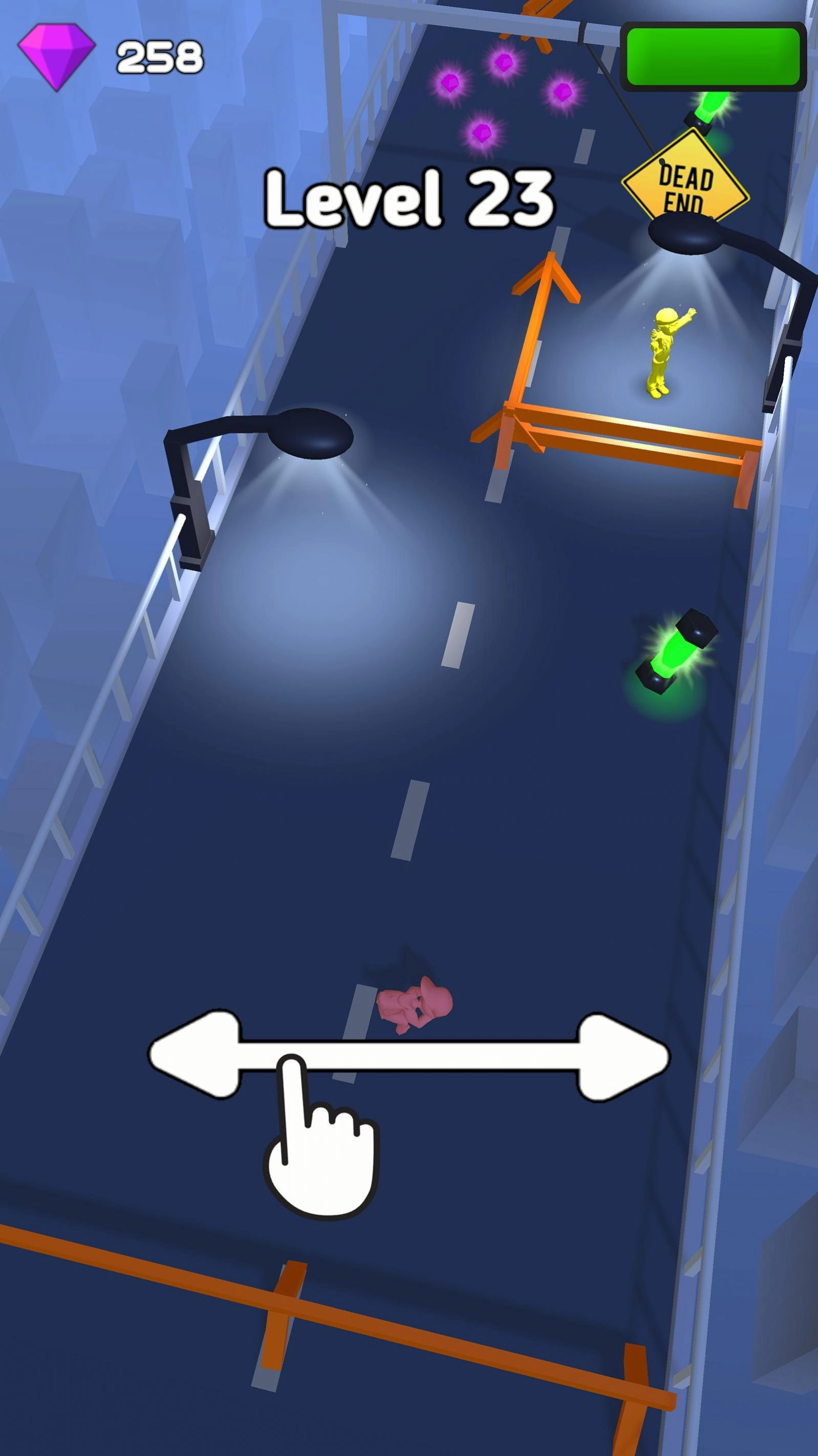Tap the left street lamp head
This screenshot has height=1456, width=818.
(313, 432)
